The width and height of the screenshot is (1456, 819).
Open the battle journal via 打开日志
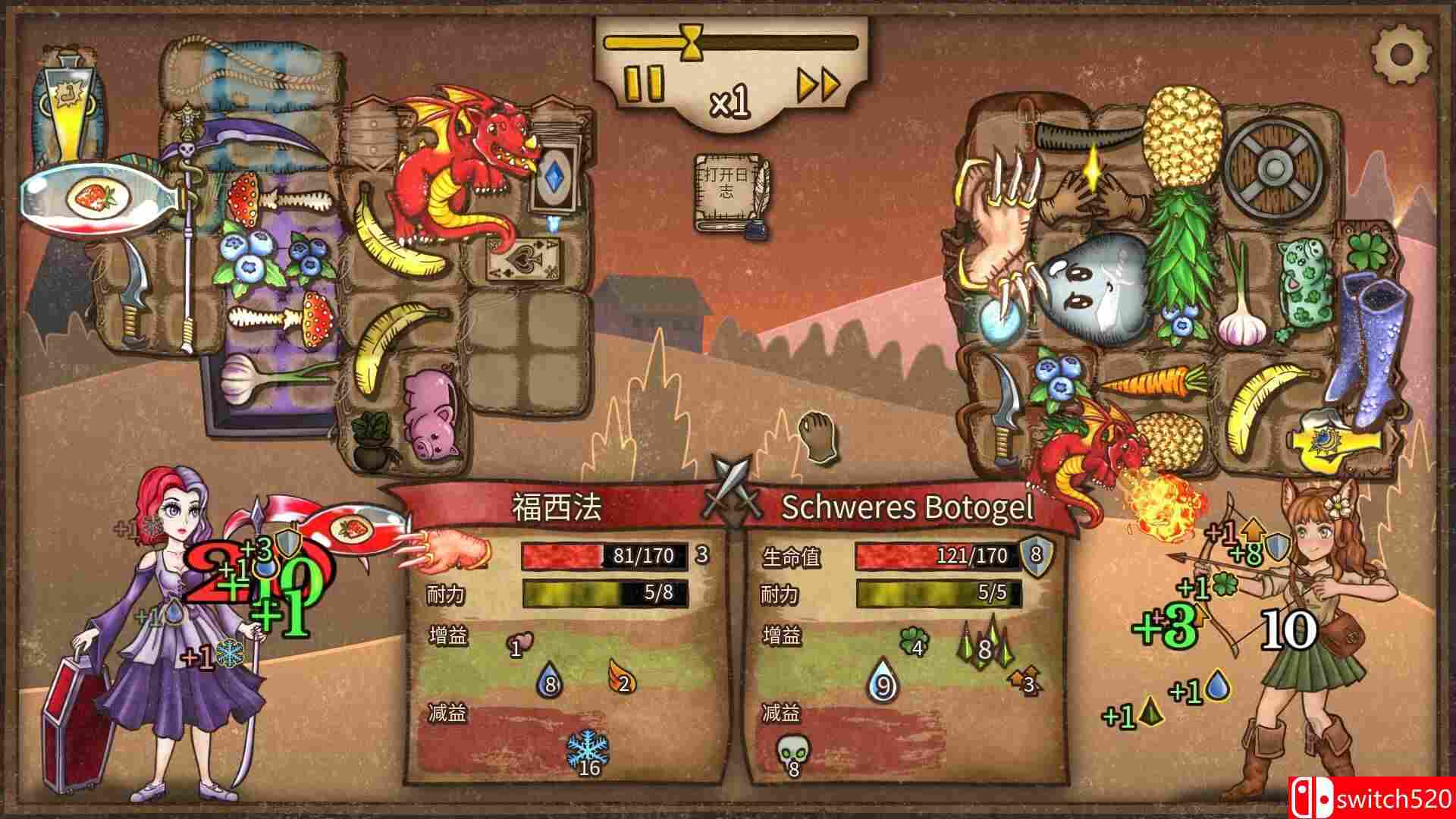pyautogui.click(x=726, y=186)
